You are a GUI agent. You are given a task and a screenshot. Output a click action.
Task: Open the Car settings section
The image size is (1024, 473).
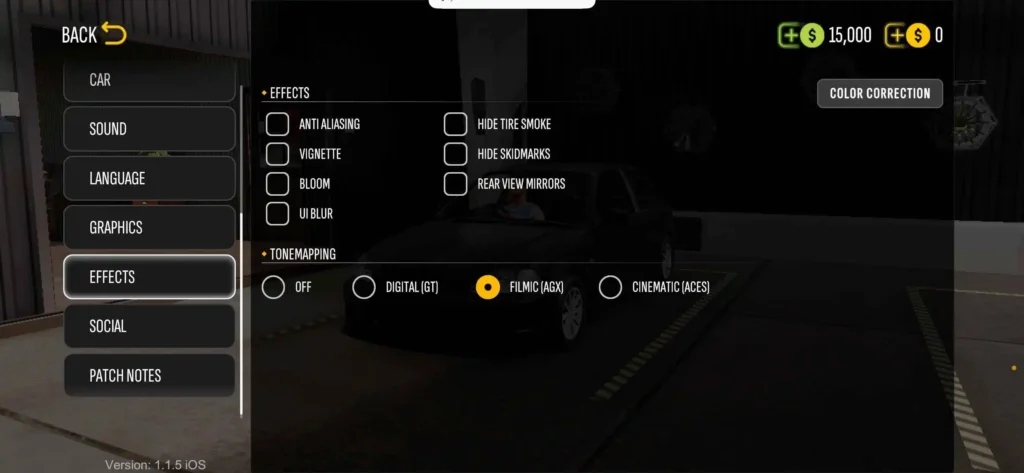[149, 80]
